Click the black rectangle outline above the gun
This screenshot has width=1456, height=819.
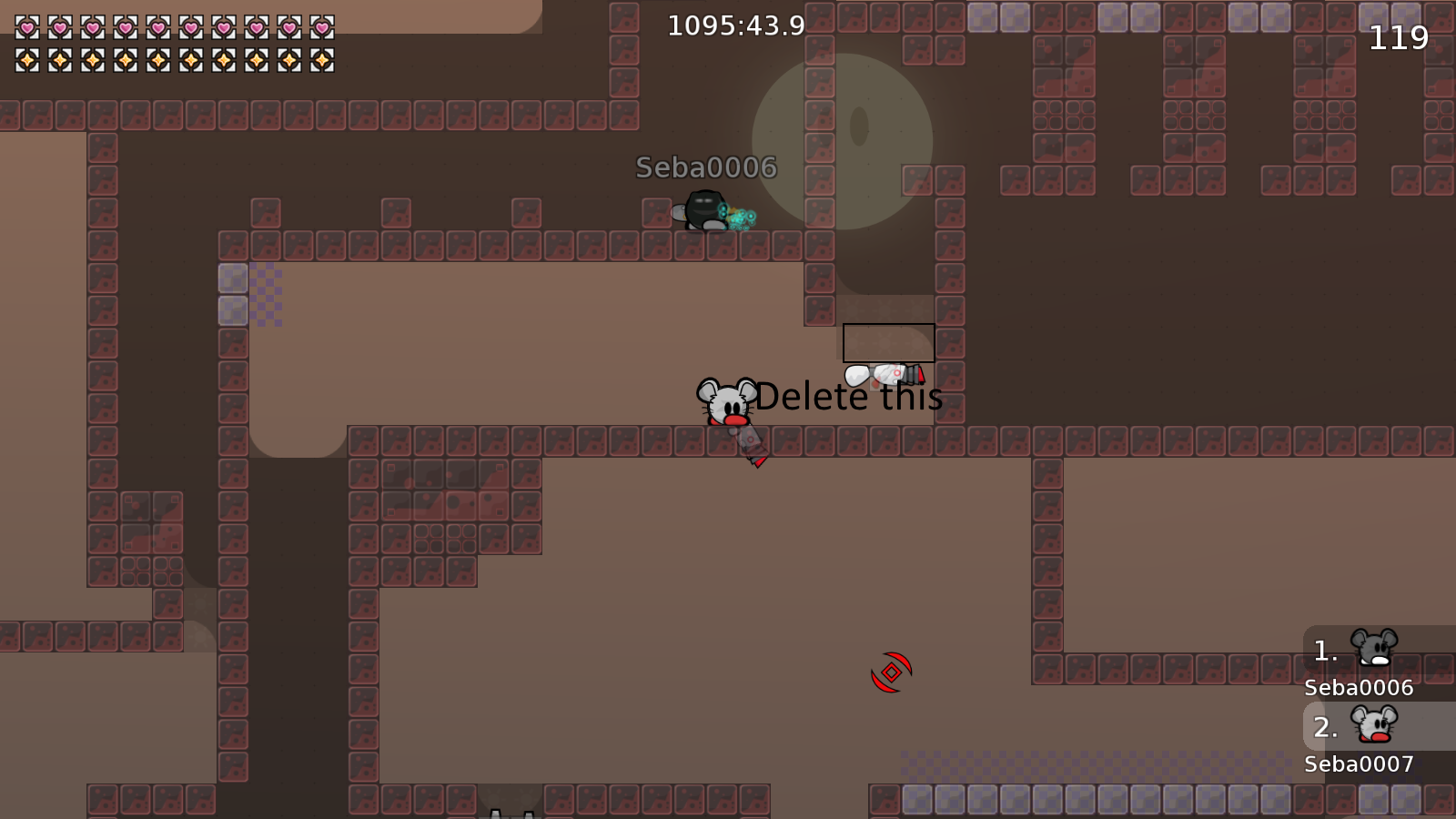888,342
